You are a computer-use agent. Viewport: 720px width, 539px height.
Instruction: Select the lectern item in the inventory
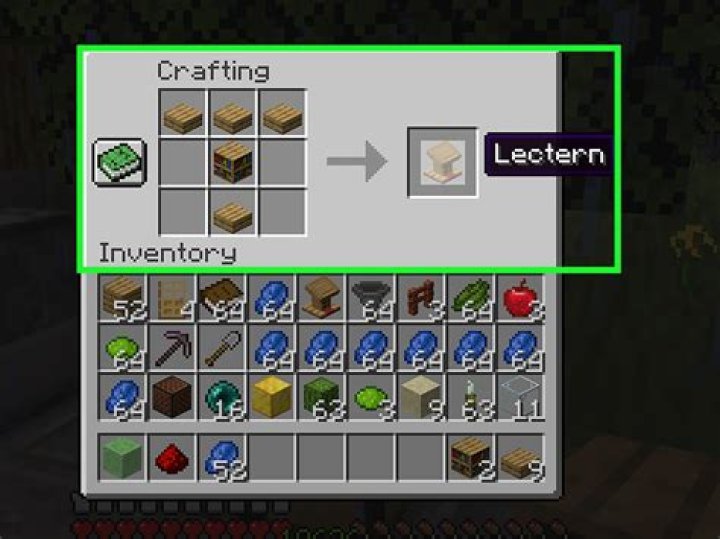321,299
